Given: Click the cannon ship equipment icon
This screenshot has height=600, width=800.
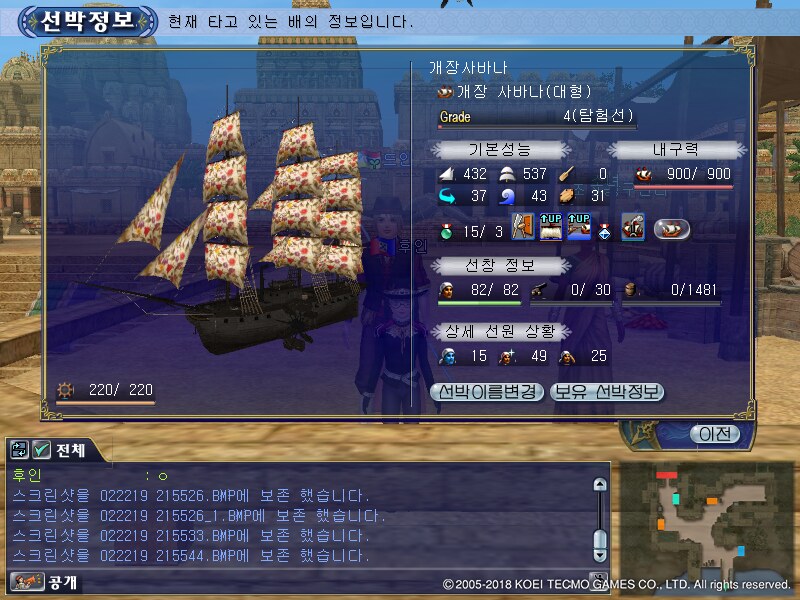Looking at the screenshot, I should coord(632,227).
